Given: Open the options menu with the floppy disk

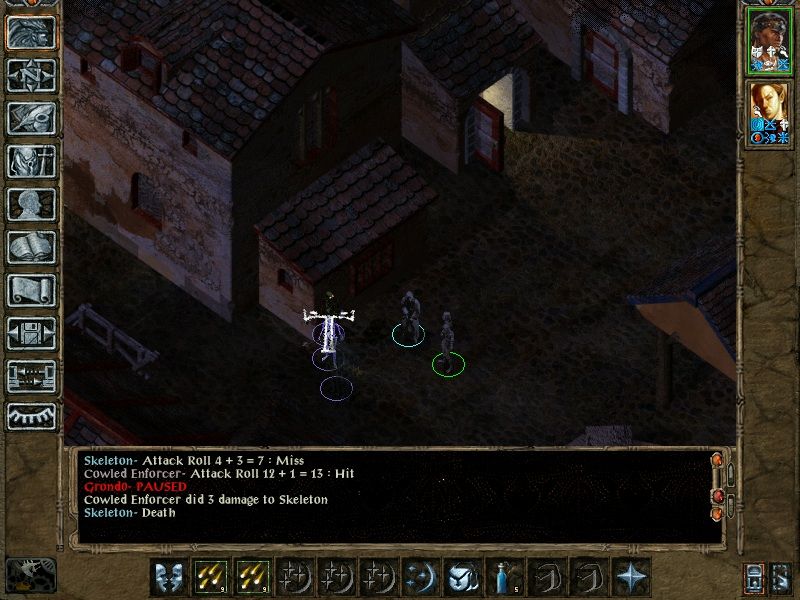Looking at the screenshot, I should (31, 334).
